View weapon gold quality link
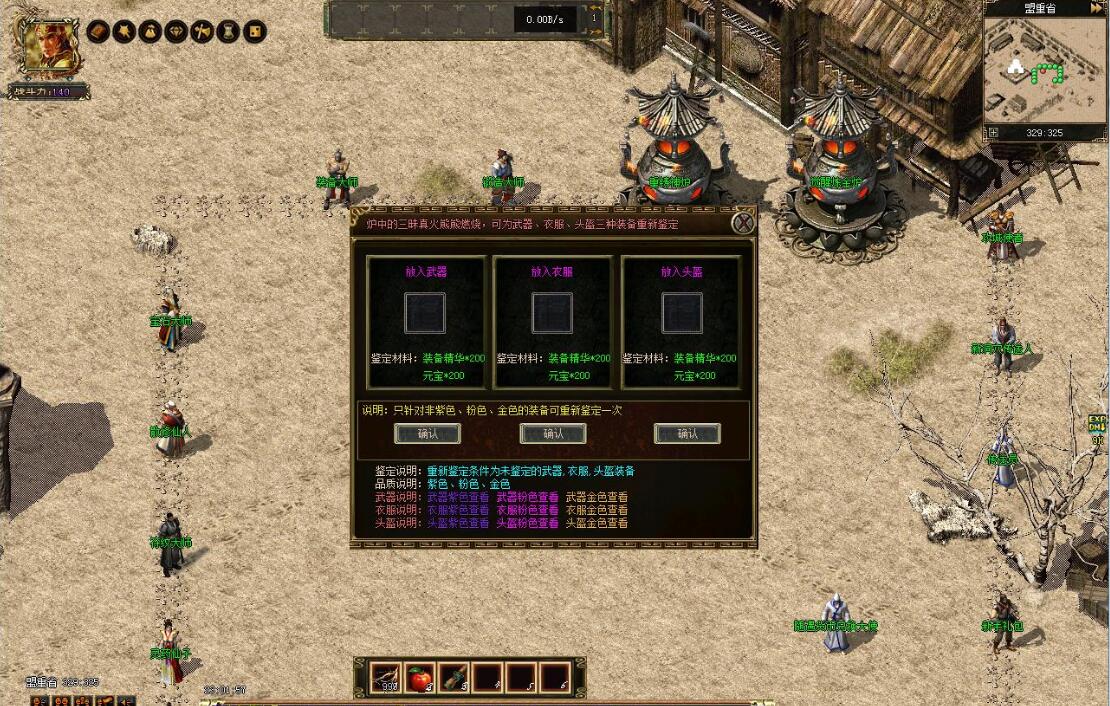This screenshot has width=1110, height=706. (597, 497)
